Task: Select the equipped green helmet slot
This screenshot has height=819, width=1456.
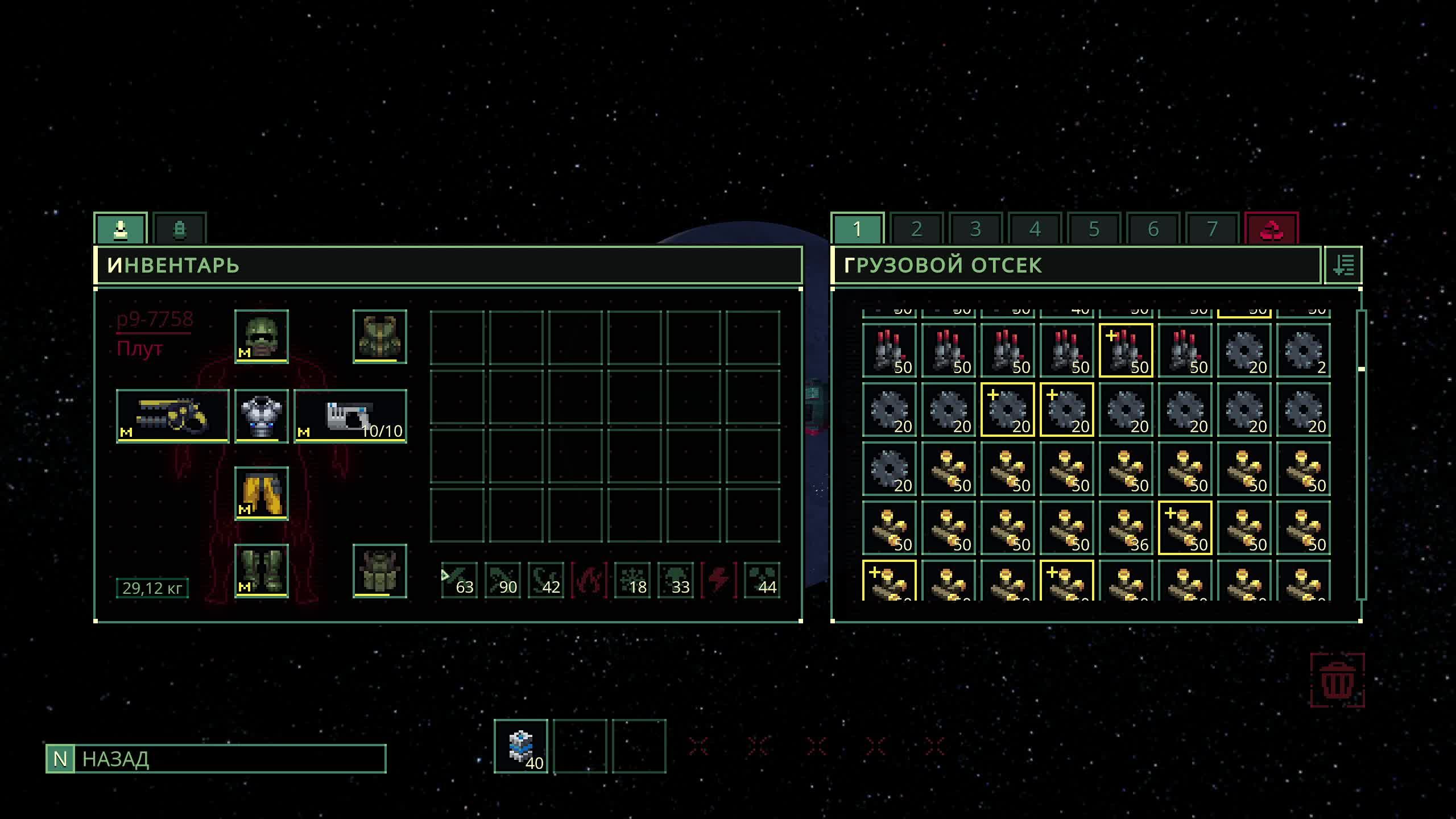Action: click(x=262, y=336)
